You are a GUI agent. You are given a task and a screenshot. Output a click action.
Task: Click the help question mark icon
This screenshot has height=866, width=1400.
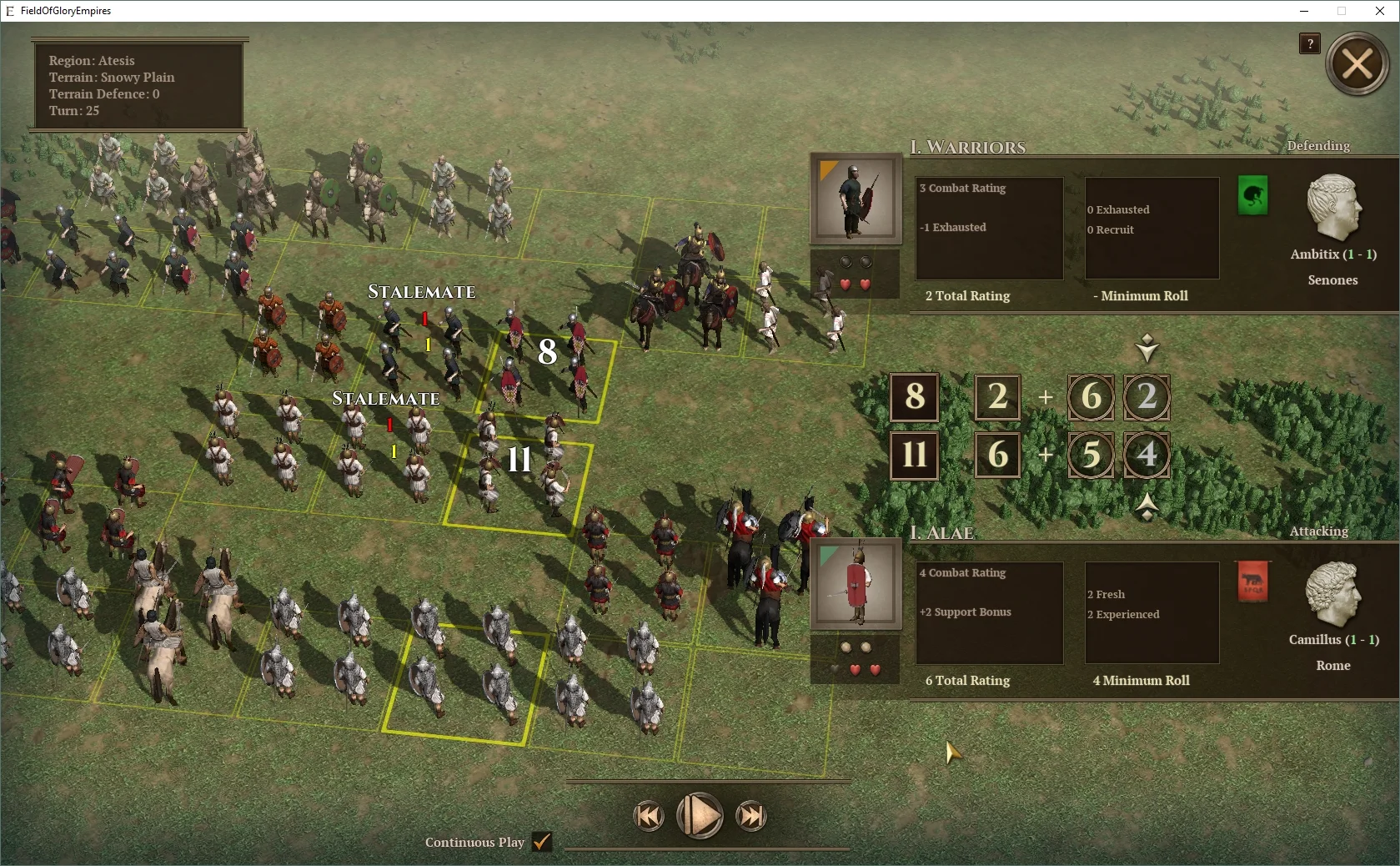coord(1308,44)
